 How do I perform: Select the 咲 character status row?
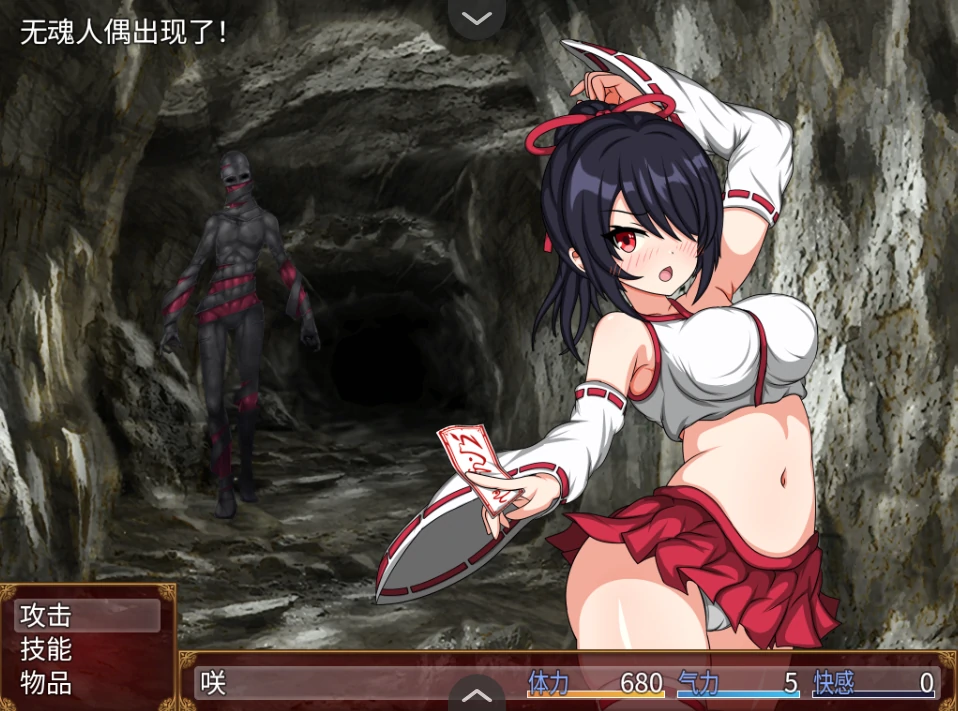(566, 683)
